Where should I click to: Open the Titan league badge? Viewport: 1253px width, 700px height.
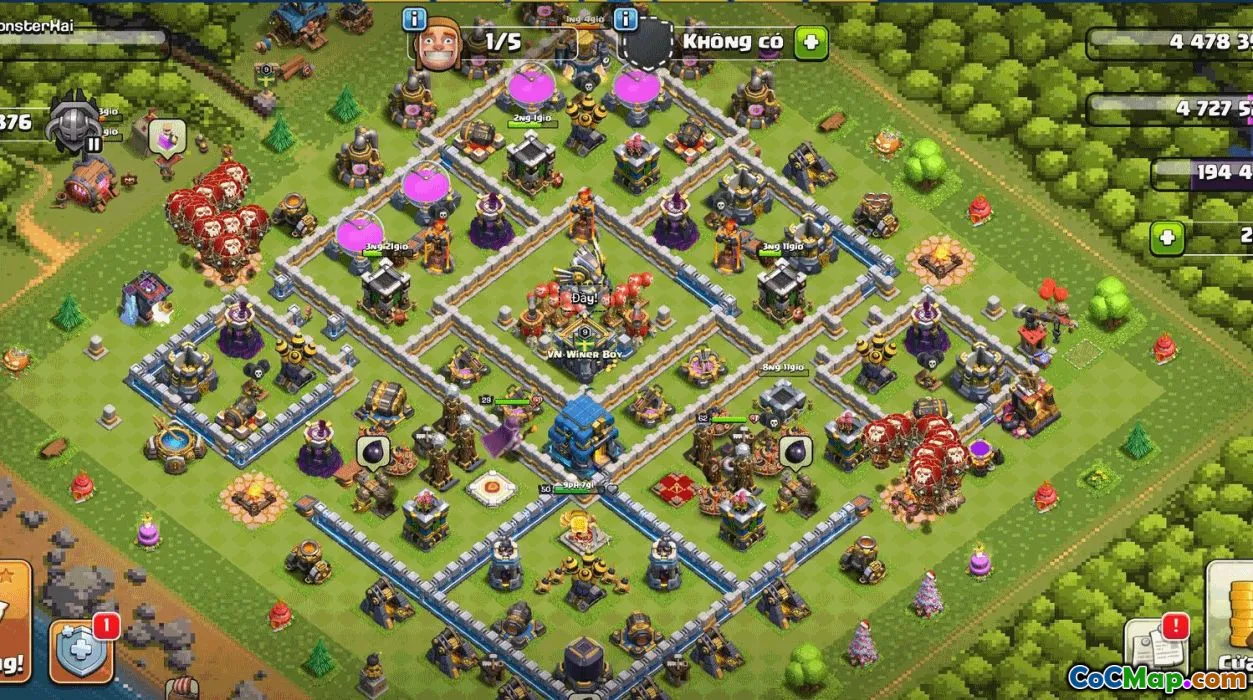(76, 122)
